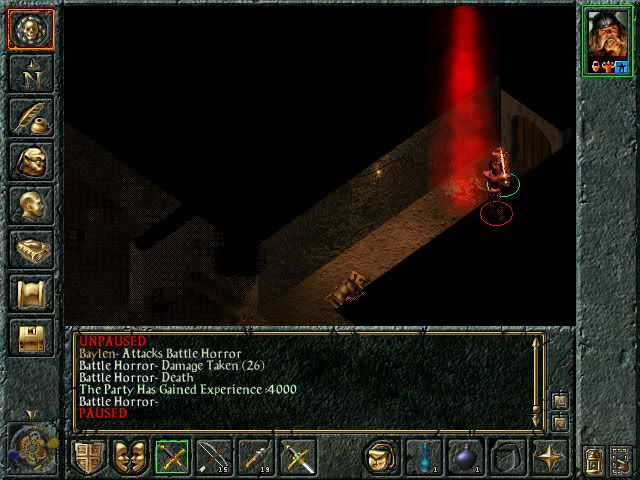Equip the ranged weapon with 16 ammo
640x480 pixels.
pyautogui.click(x=214, y=457)
